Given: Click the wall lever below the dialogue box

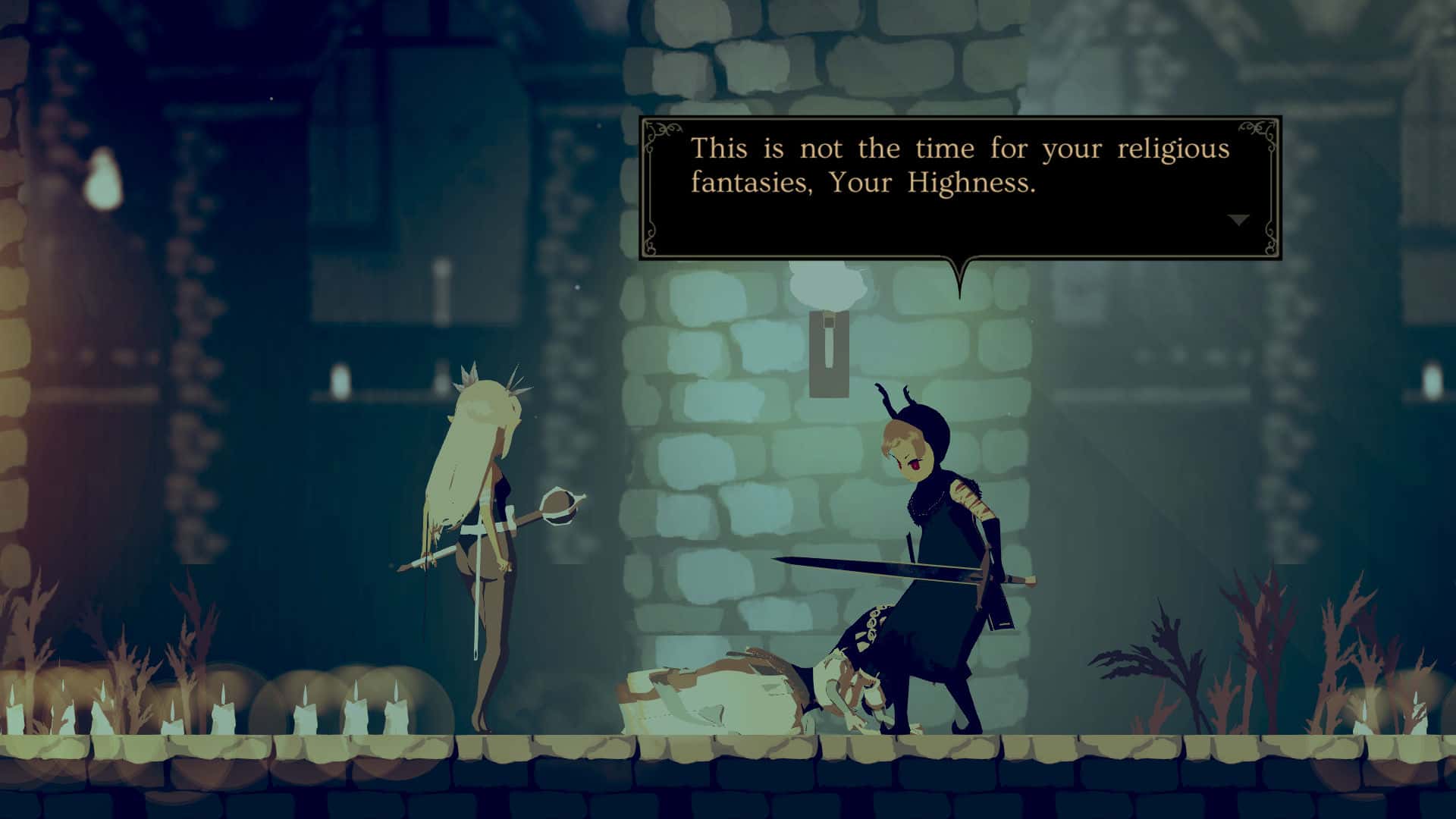Looking at the screenshot, I should [829, 349].
